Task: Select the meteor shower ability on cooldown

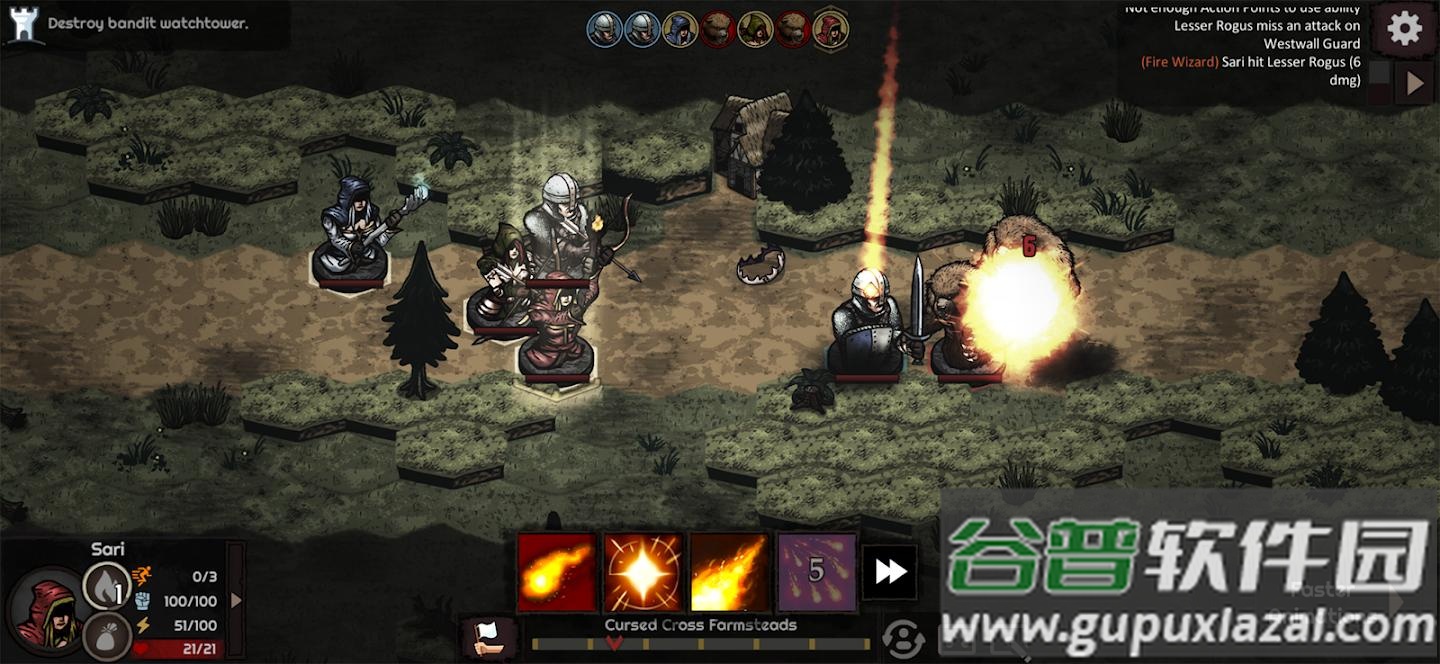Action: (x=817, y=572)
